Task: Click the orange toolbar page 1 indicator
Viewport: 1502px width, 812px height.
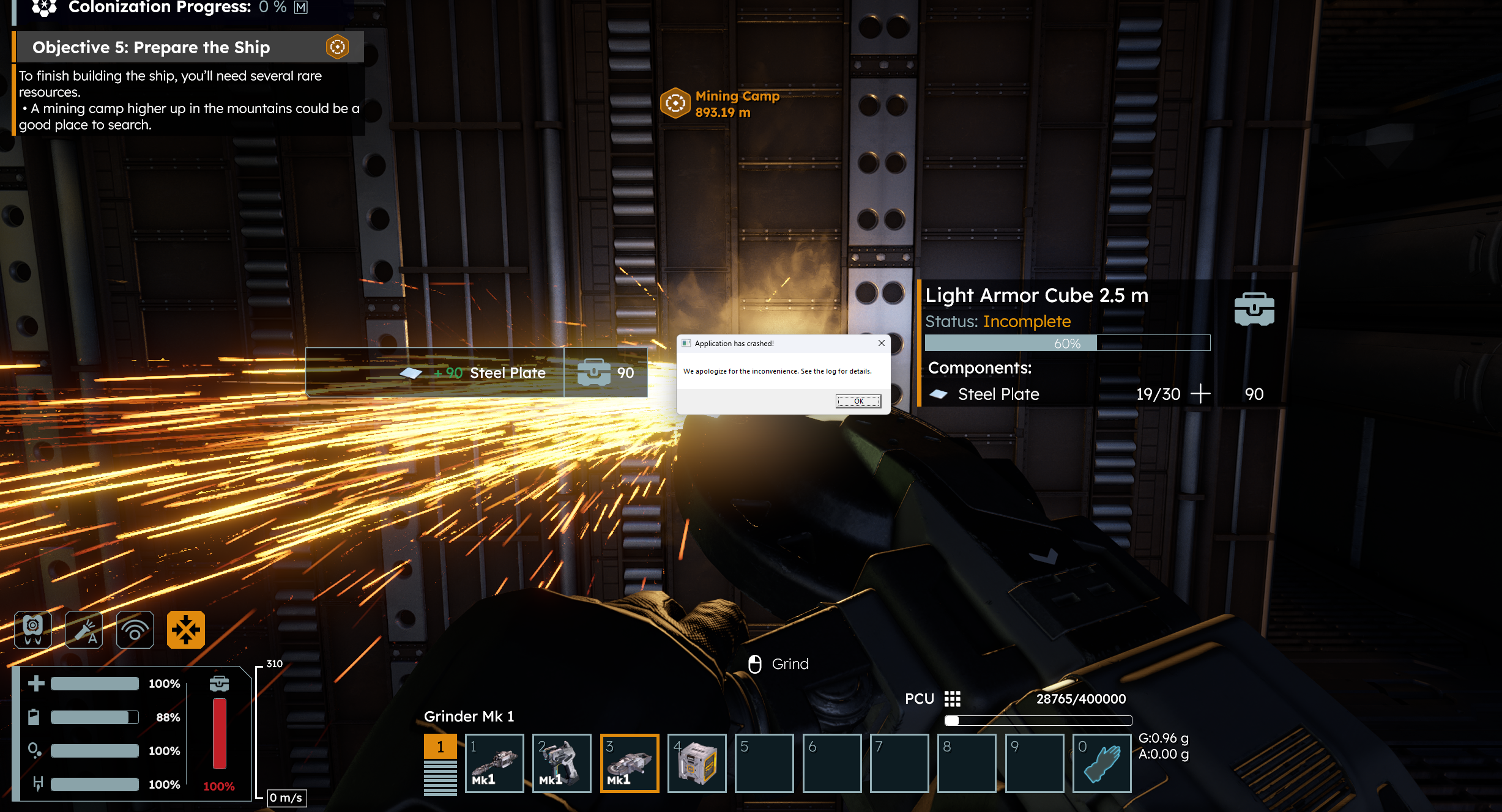Action: coord(440,746)
